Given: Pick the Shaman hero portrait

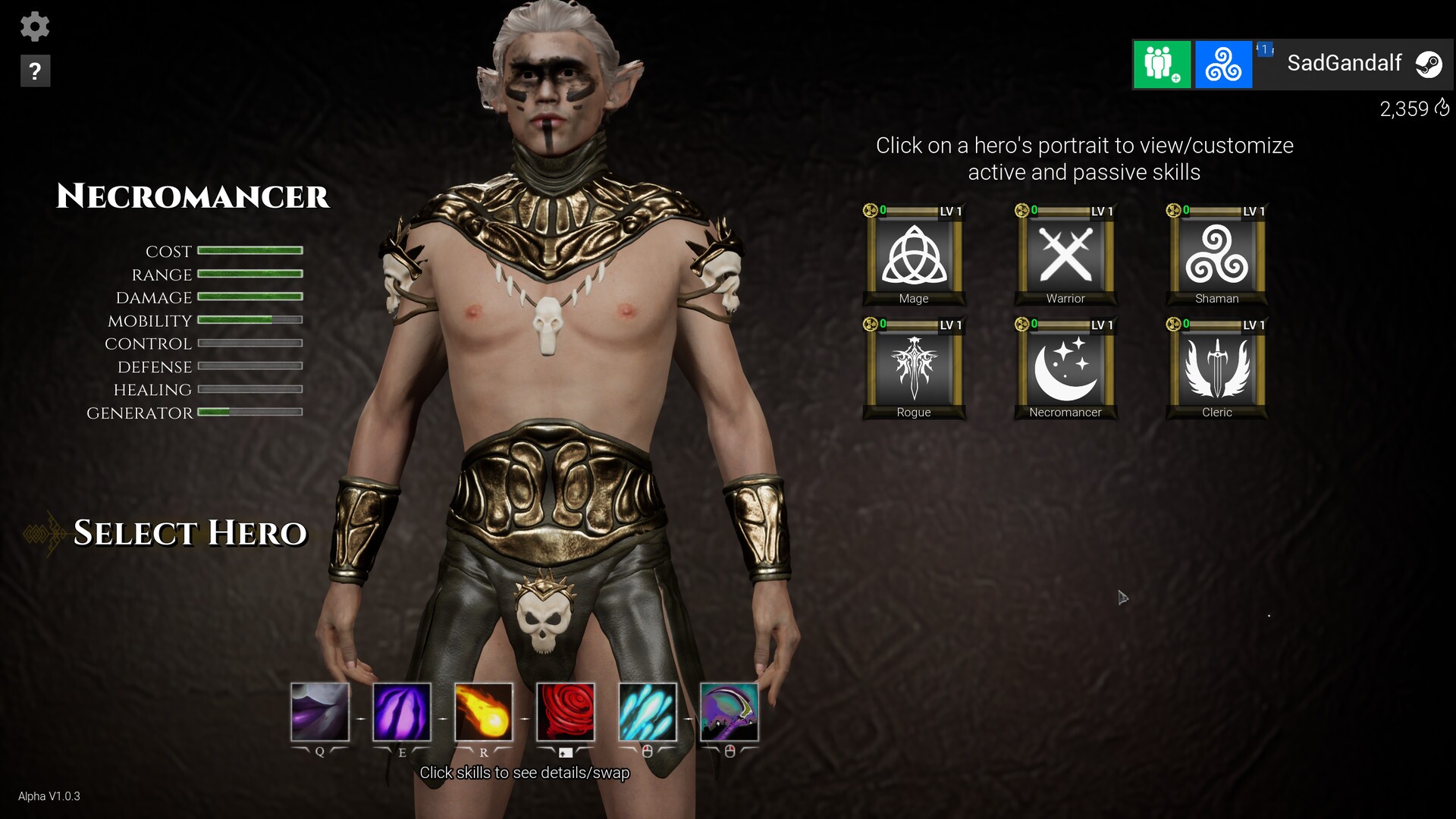Looking at the screenshot, I should (1217, 256).
